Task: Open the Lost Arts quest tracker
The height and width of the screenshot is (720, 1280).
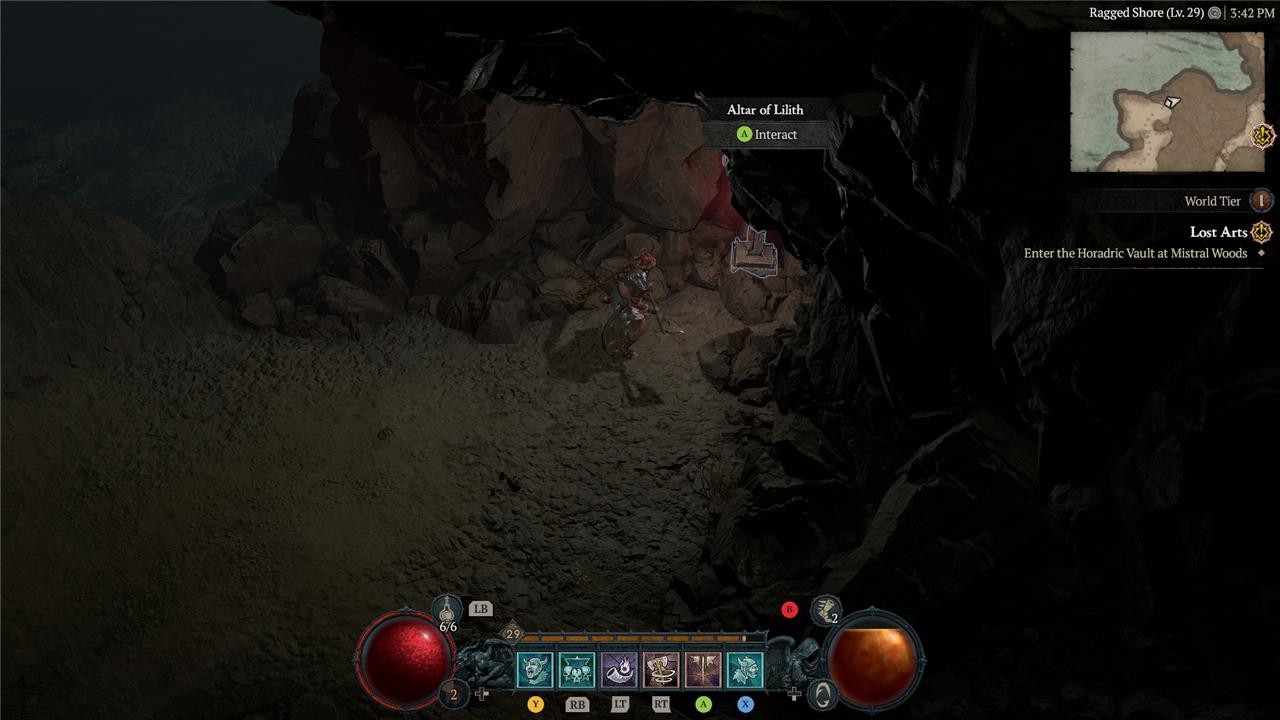Action: tap(1218, 232)
